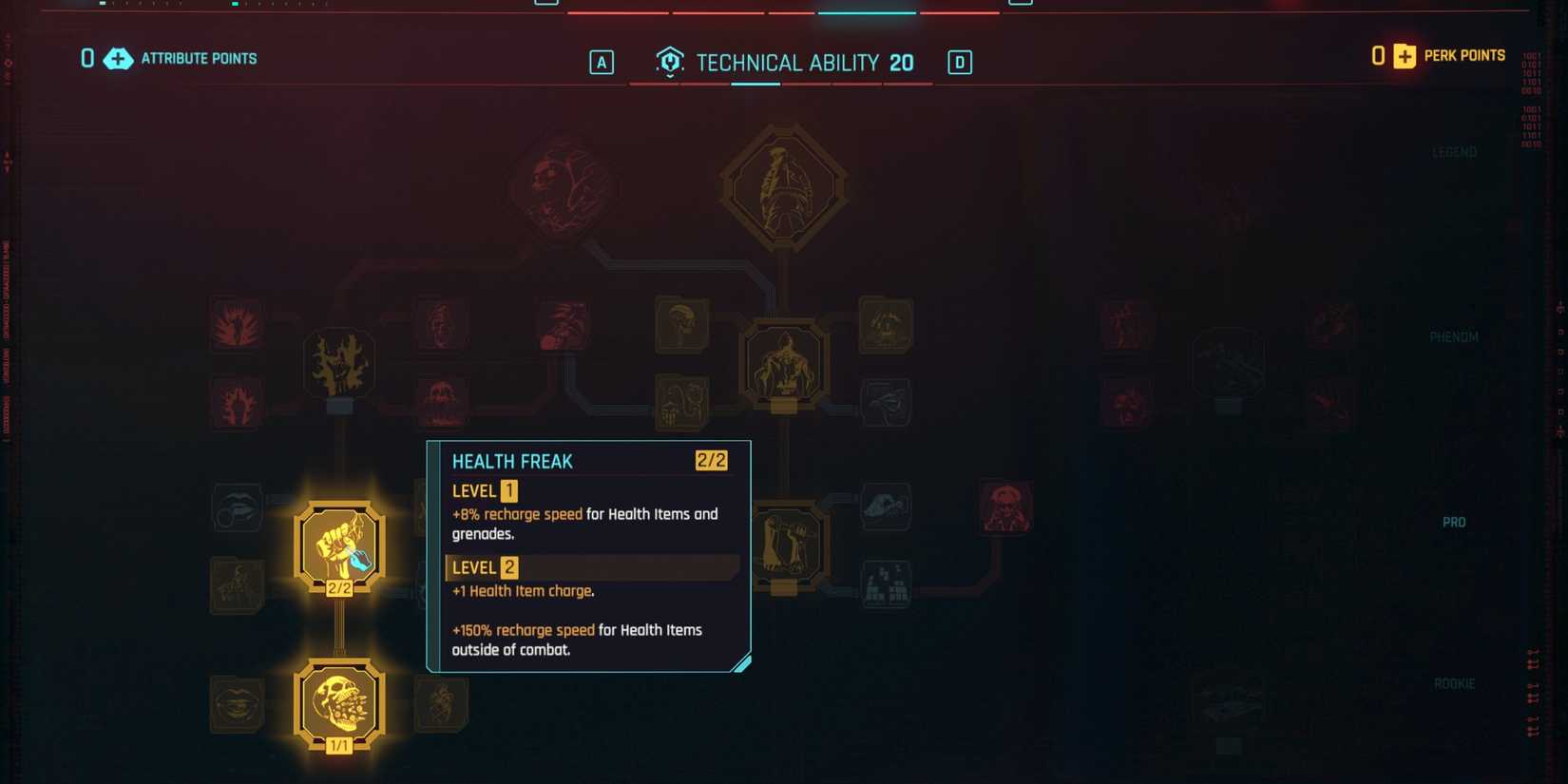The image size is (1568, 784).
Task: Select the Level 2 row in the Health Freak tooltip
Action: (591, 567)
